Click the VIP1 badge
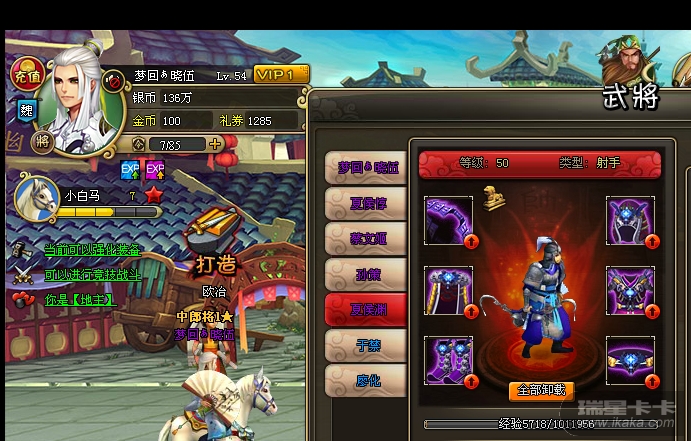This screenshot has height=441, width=691. coord(281,75)
